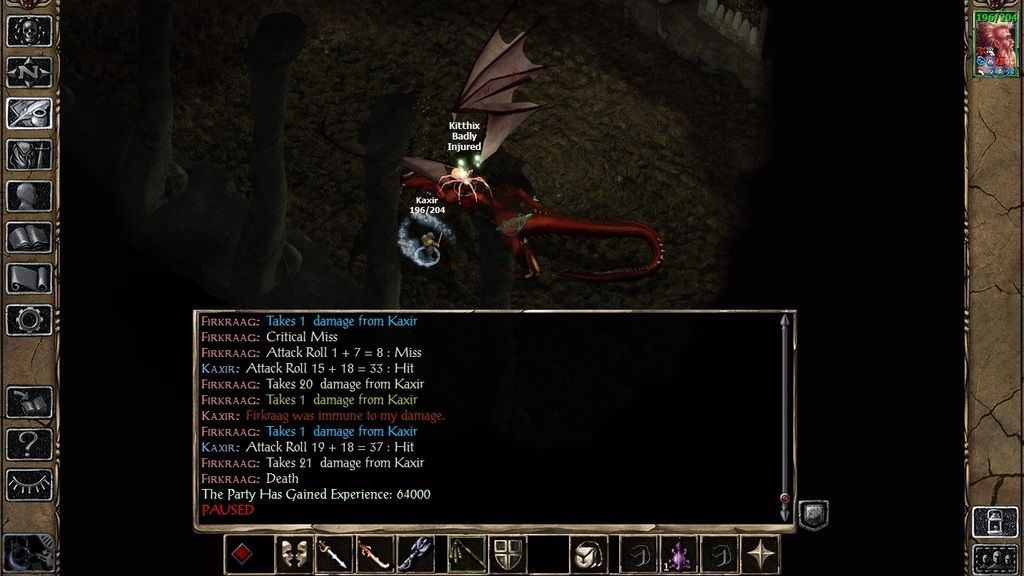Show the character record bust button
The height and width of the screenshot is (576, 1024).
29,196
